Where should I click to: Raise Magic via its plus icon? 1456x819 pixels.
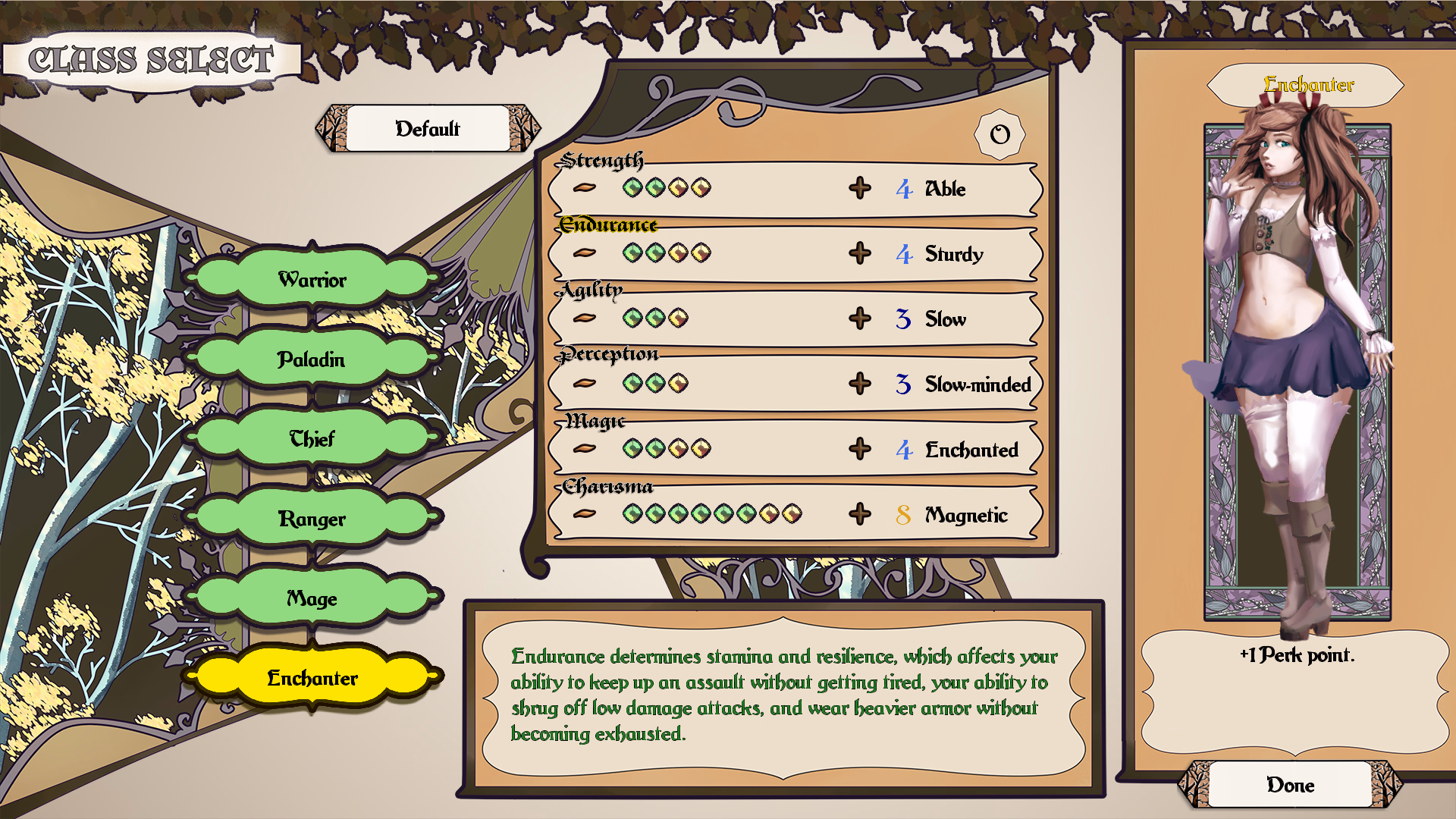click(861, 449)
